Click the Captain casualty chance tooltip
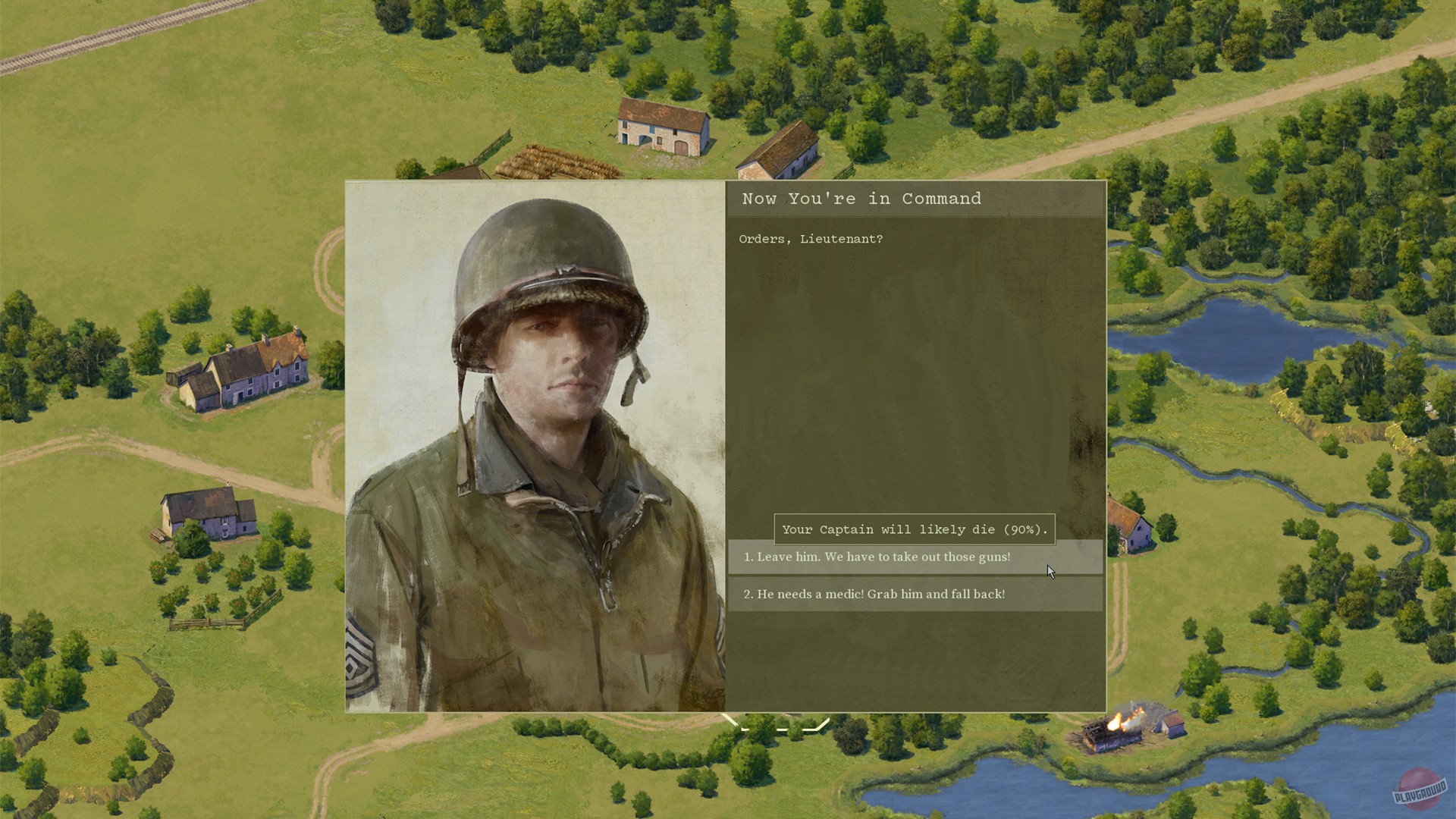Image resolution: width=1456 pixels, height=819 pixels. (914, 529)
